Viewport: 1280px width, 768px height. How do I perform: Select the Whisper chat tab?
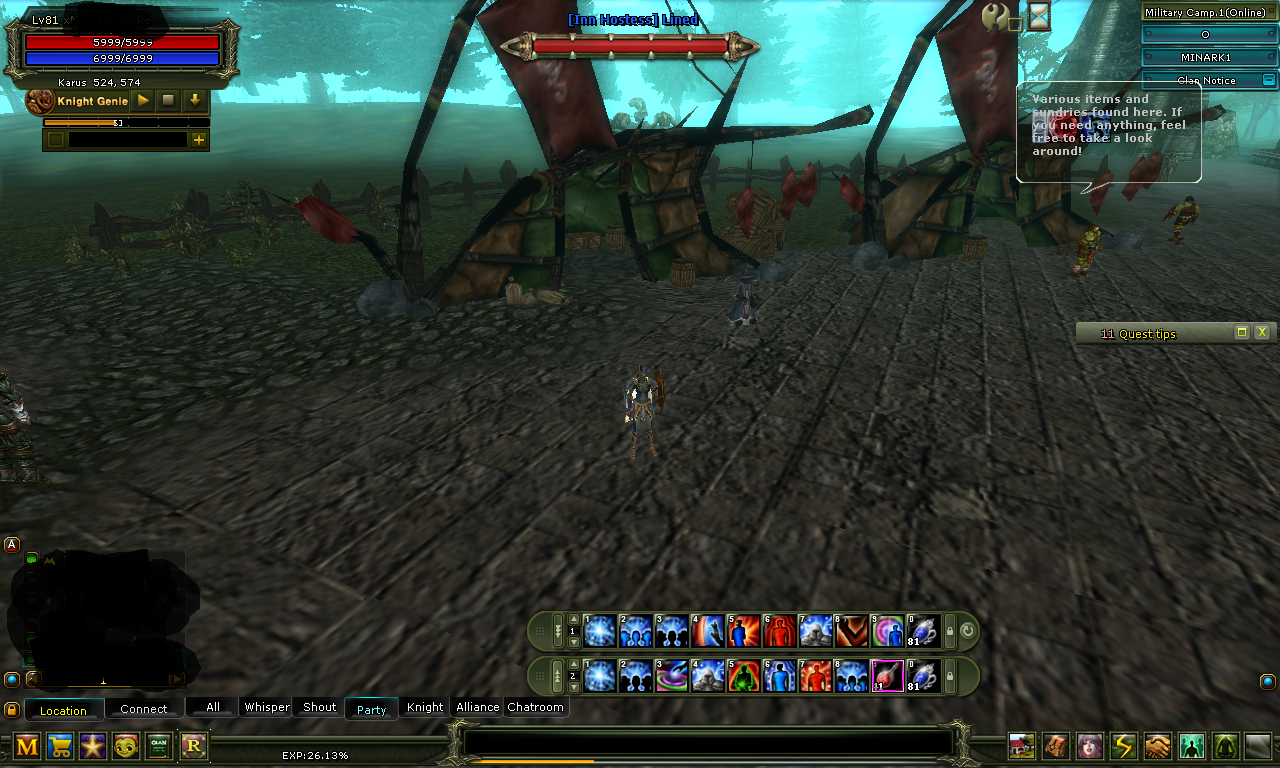pos(265,707)
